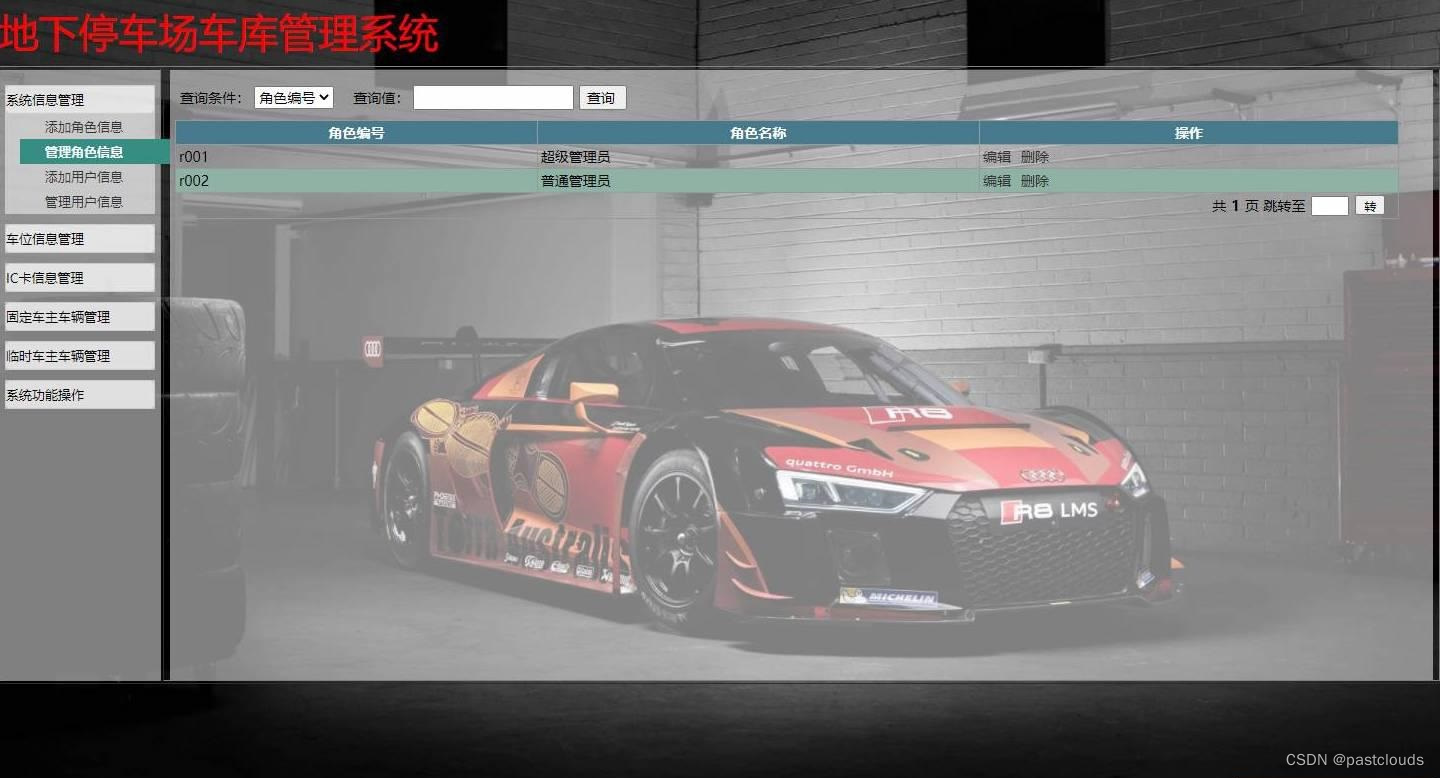
Task: Open 添加用户信息 page
Action: pos(84,177)
